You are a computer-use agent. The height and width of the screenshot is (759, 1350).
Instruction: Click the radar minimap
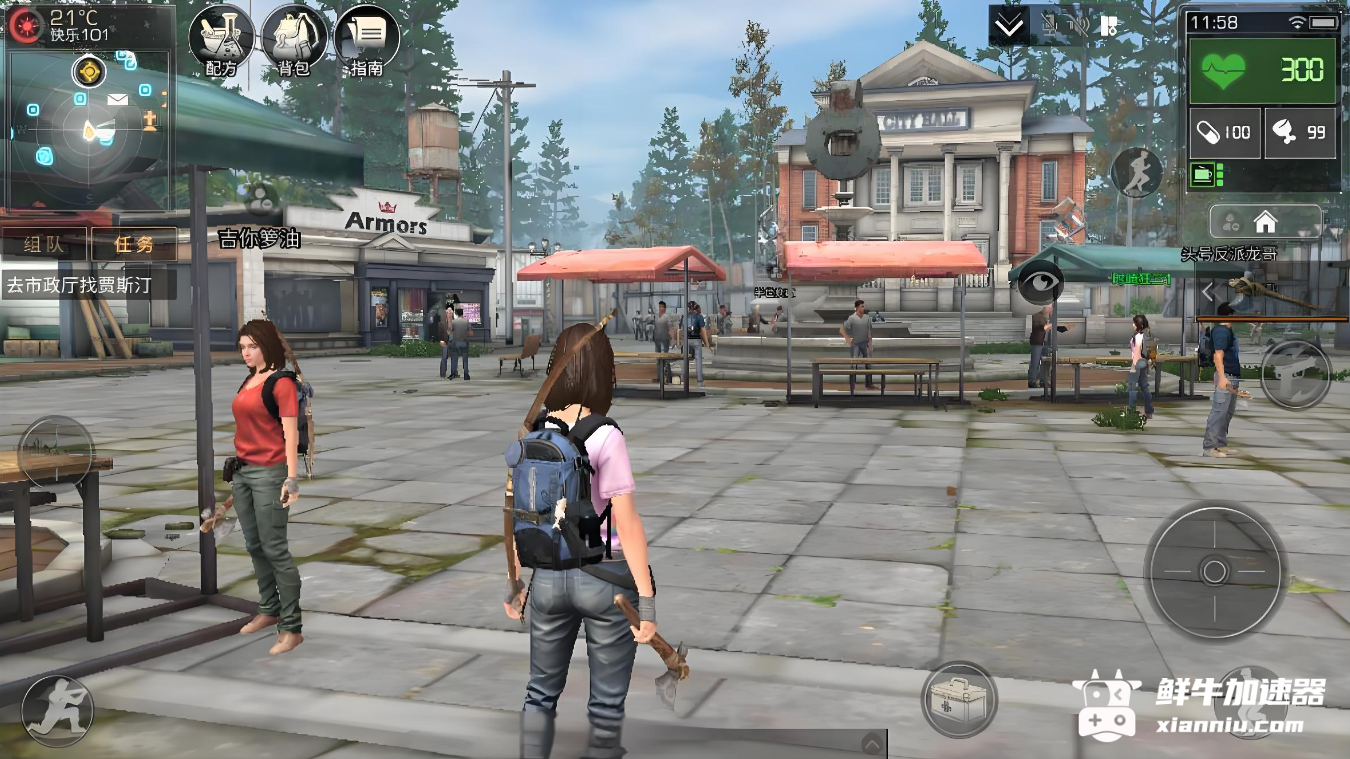pyautogui.click(x=90, y=128)
